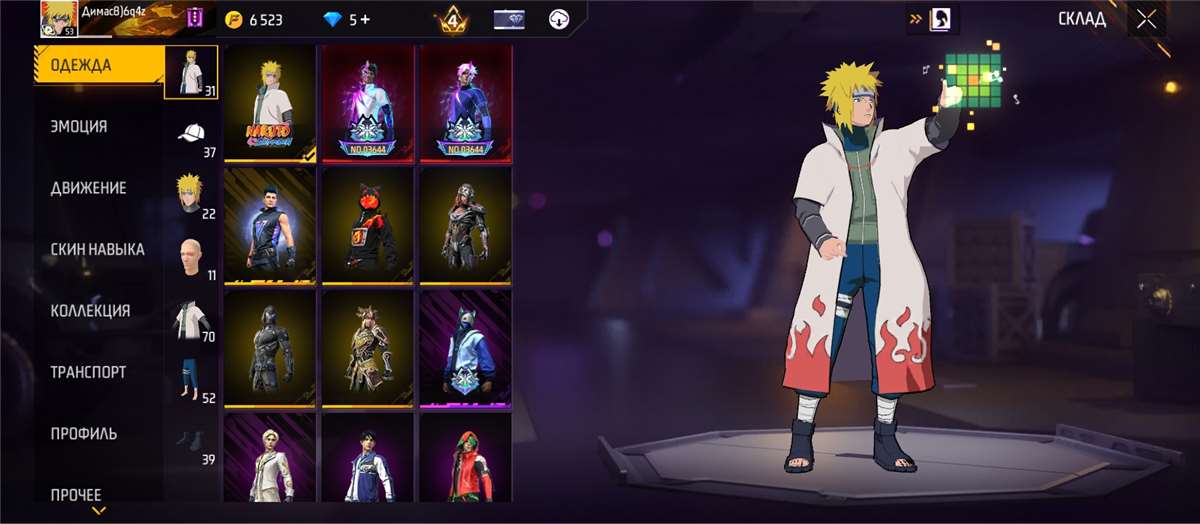Click the cloud download icon
1200x524 pixels.
pos(560,19)
